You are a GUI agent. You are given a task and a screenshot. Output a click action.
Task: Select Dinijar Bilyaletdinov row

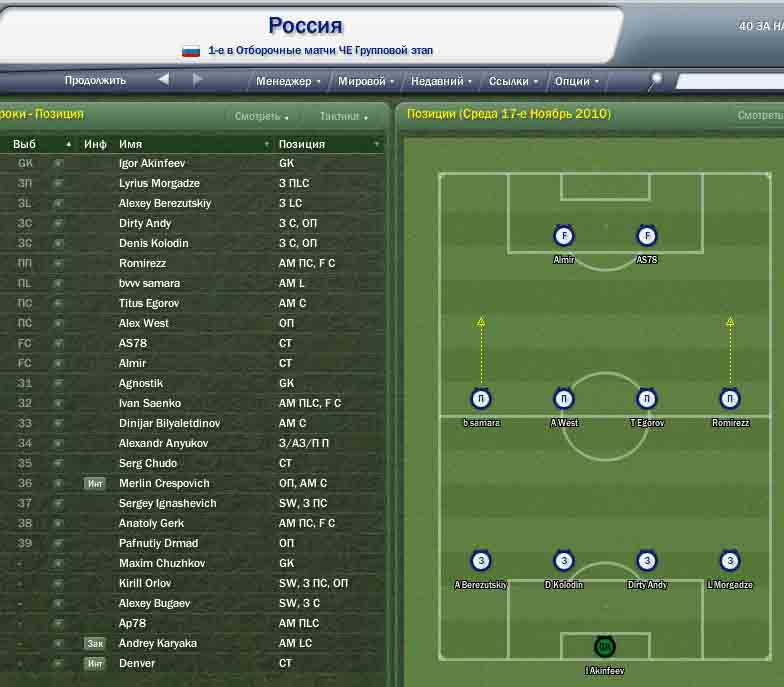tap(169, 423)
